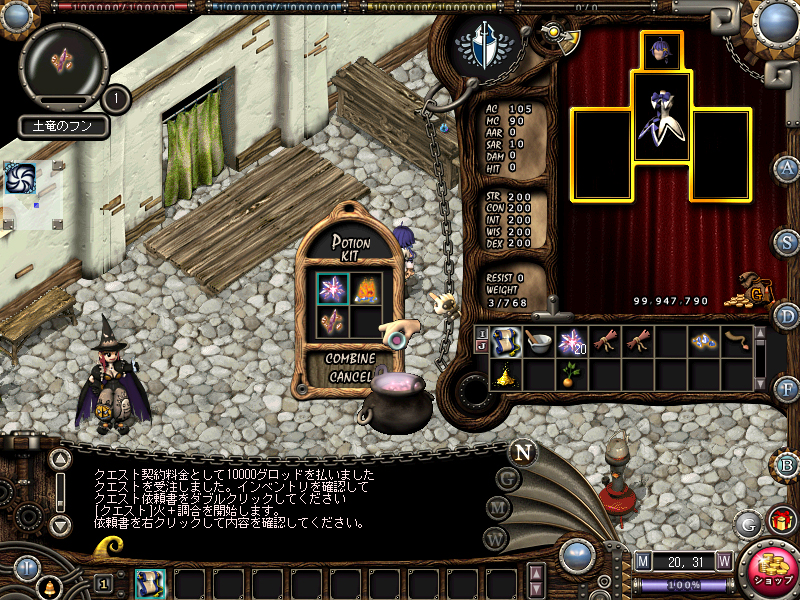The image size is (800, 600).
Task: Click the equipped head slot
Action: pyautogui.click(x=659, y=49)
